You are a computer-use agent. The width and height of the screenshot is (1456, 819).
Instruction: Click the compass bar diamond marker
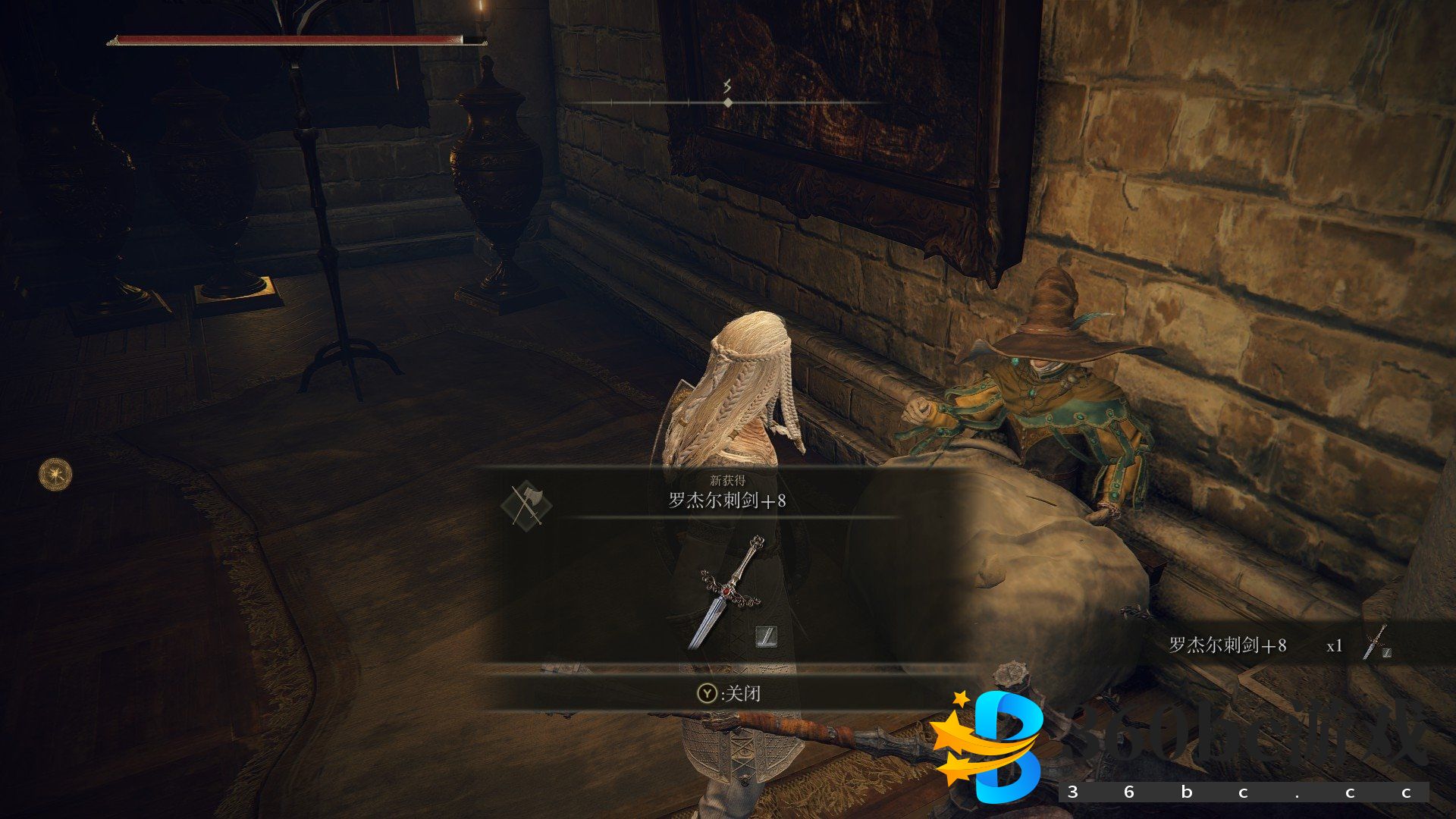coord(728,102)
